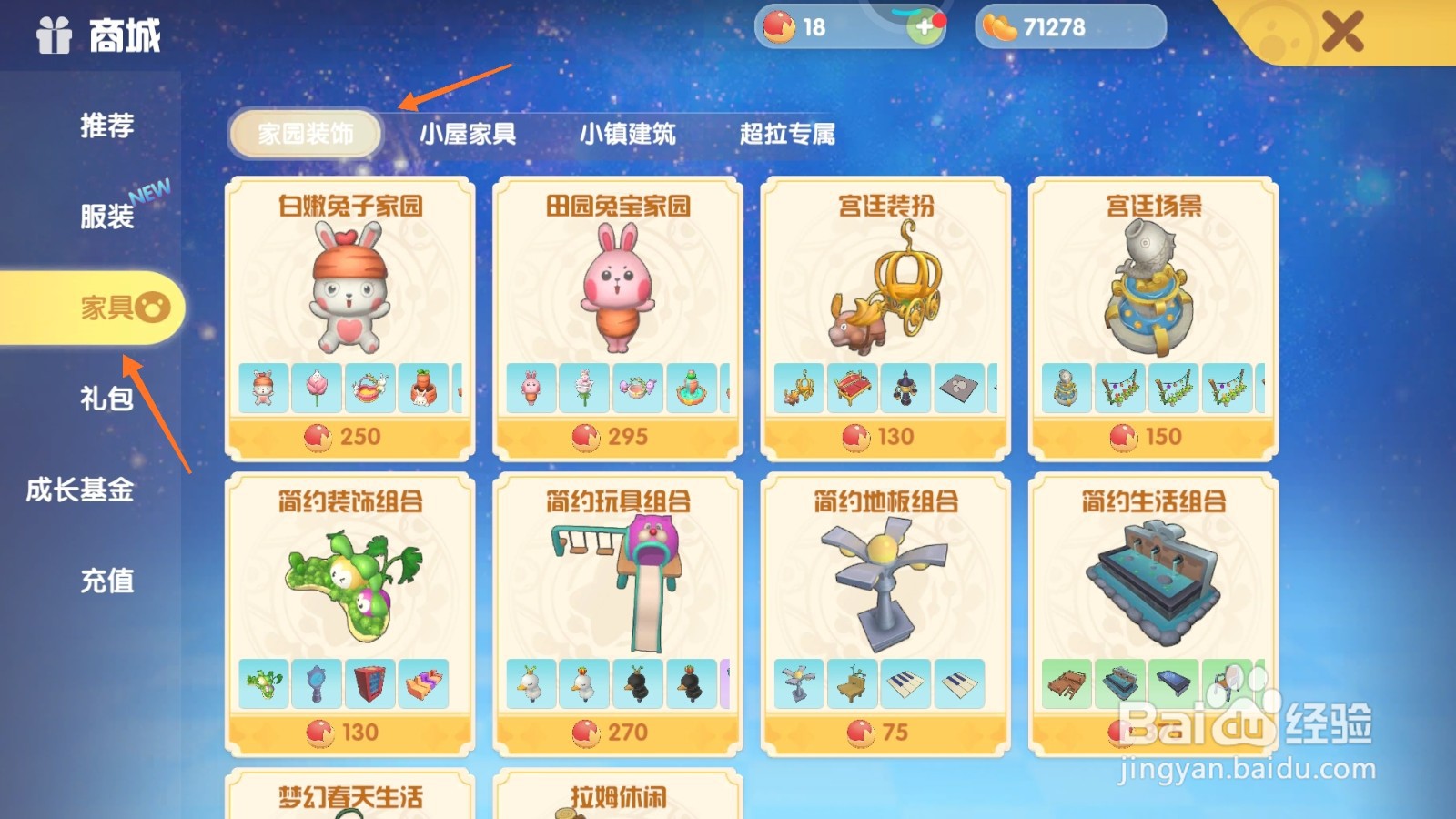Switch to the 超拉专属 tab

[x=786, y=133]
